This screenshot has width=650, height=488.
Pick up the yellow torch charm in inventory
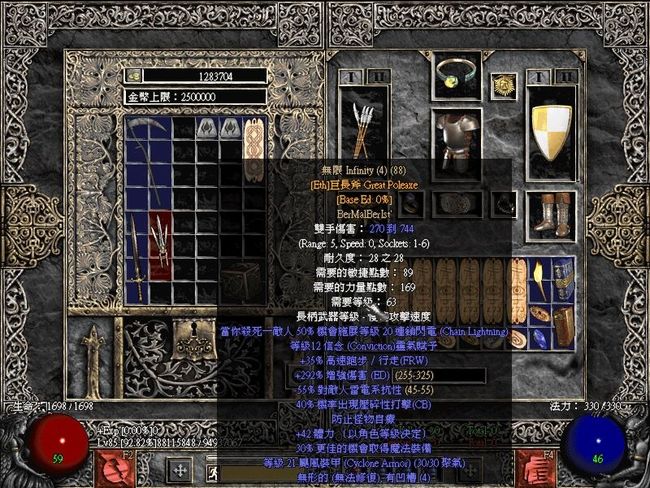[541, 279]
